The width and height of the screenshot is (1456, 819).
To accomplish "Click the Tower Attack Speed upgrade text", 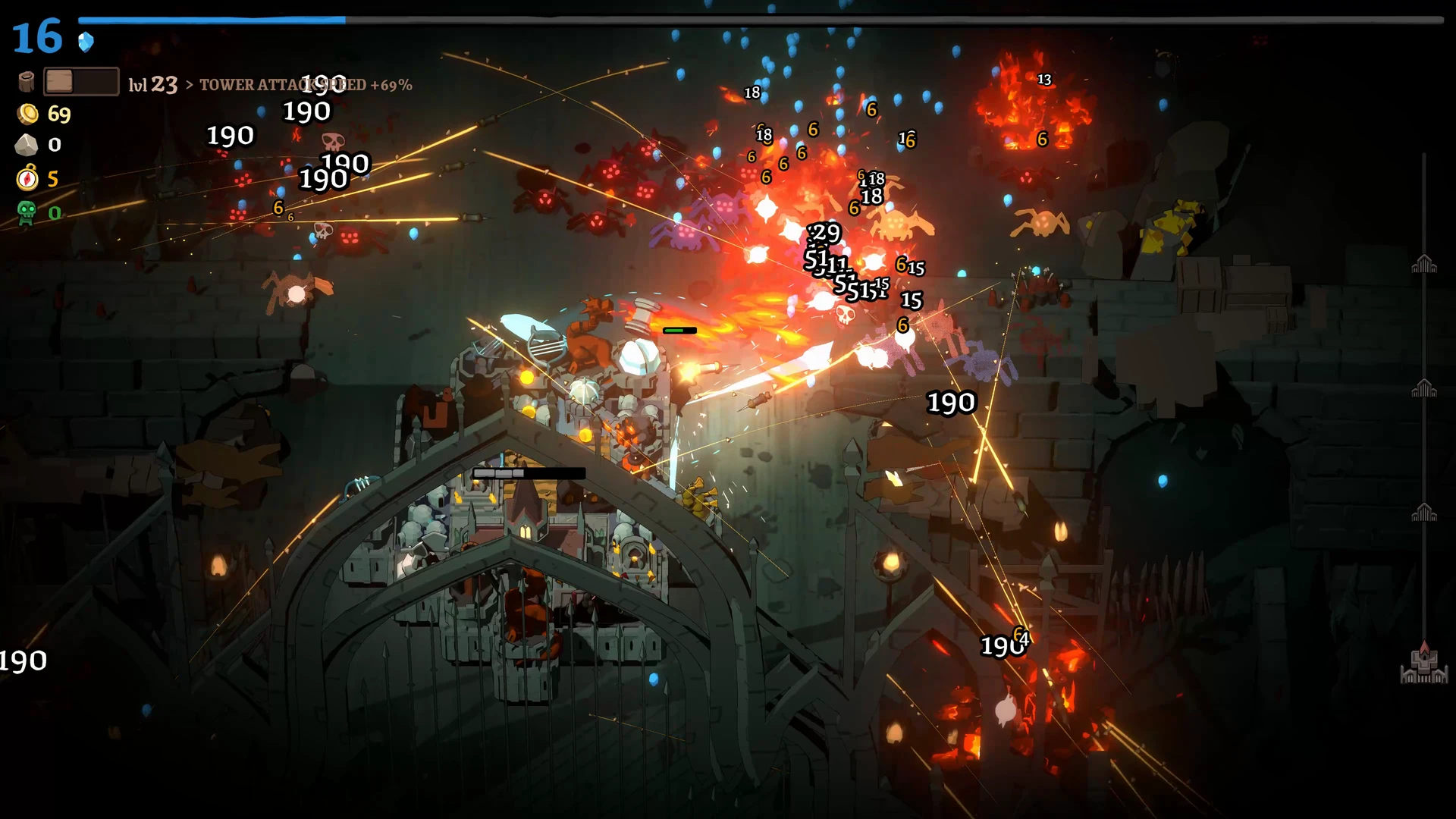I will pyautogui.click(x=306, y=85).
